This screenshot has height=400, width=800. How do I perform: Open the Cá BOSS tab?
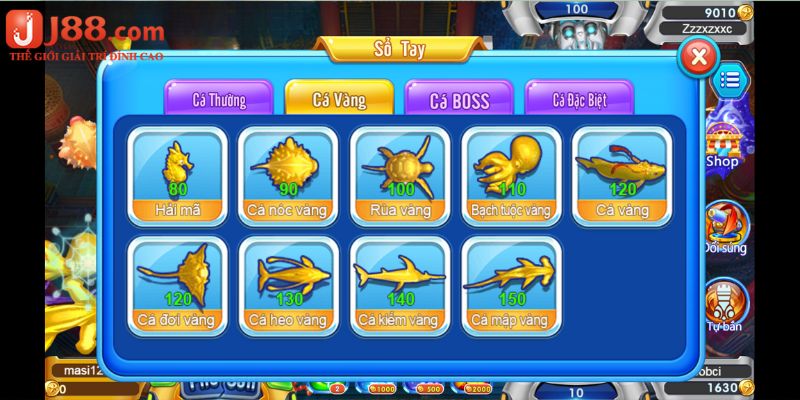(x=458, y=100)
